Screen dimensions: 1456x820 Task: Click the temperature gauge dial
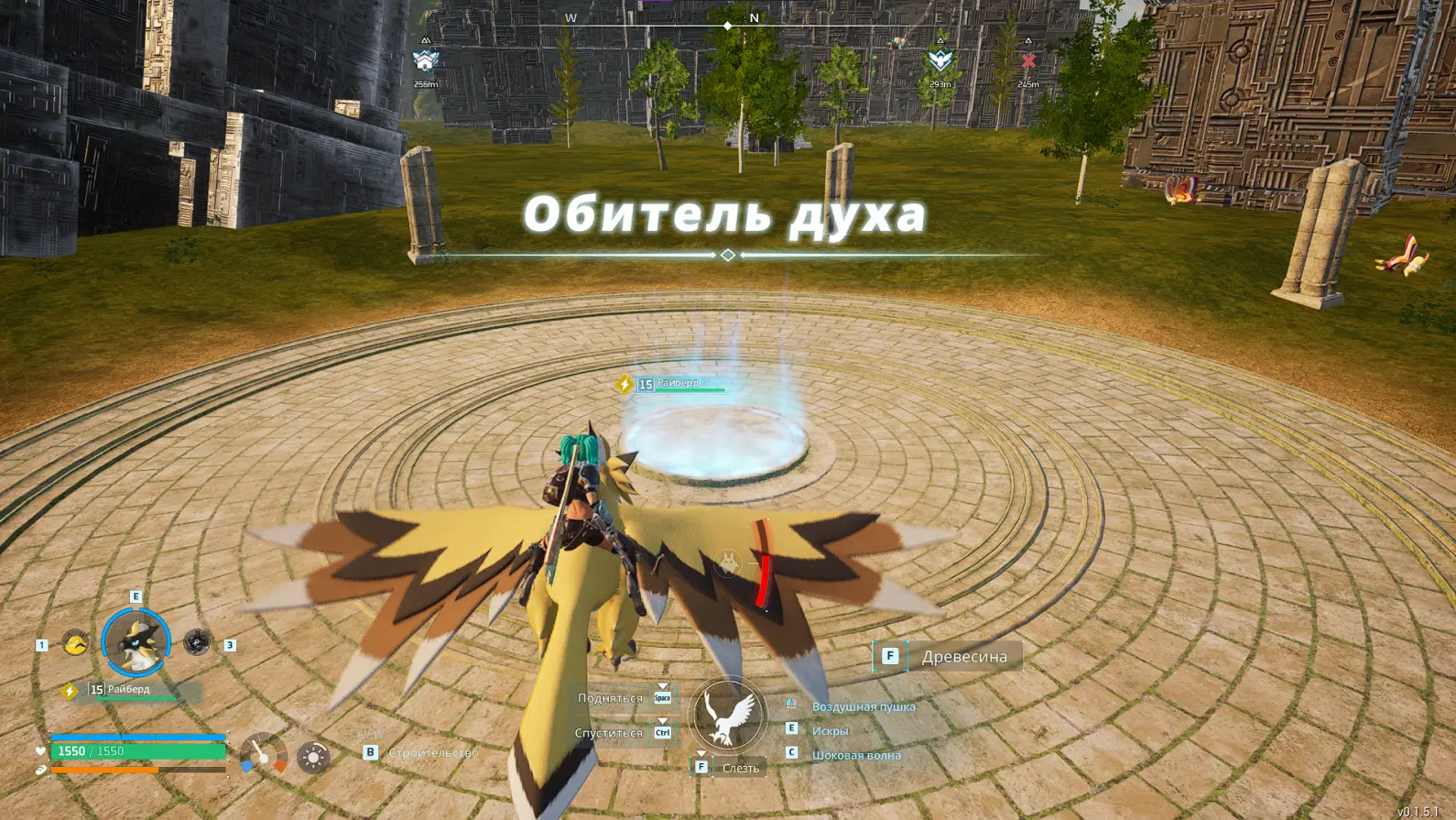(x=264, y=755)
